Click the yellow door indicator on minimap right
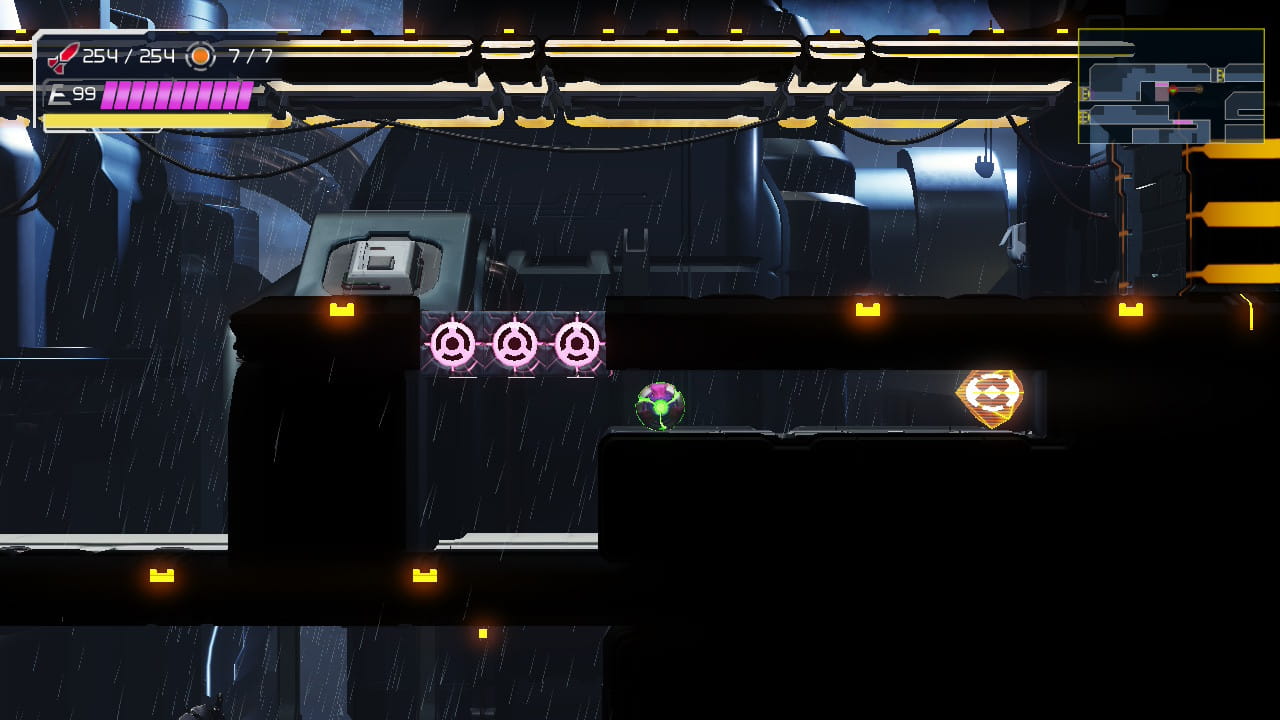The height and width of the screenshot is (720, 1280). pyautogui.click(x=1221, y=74)
